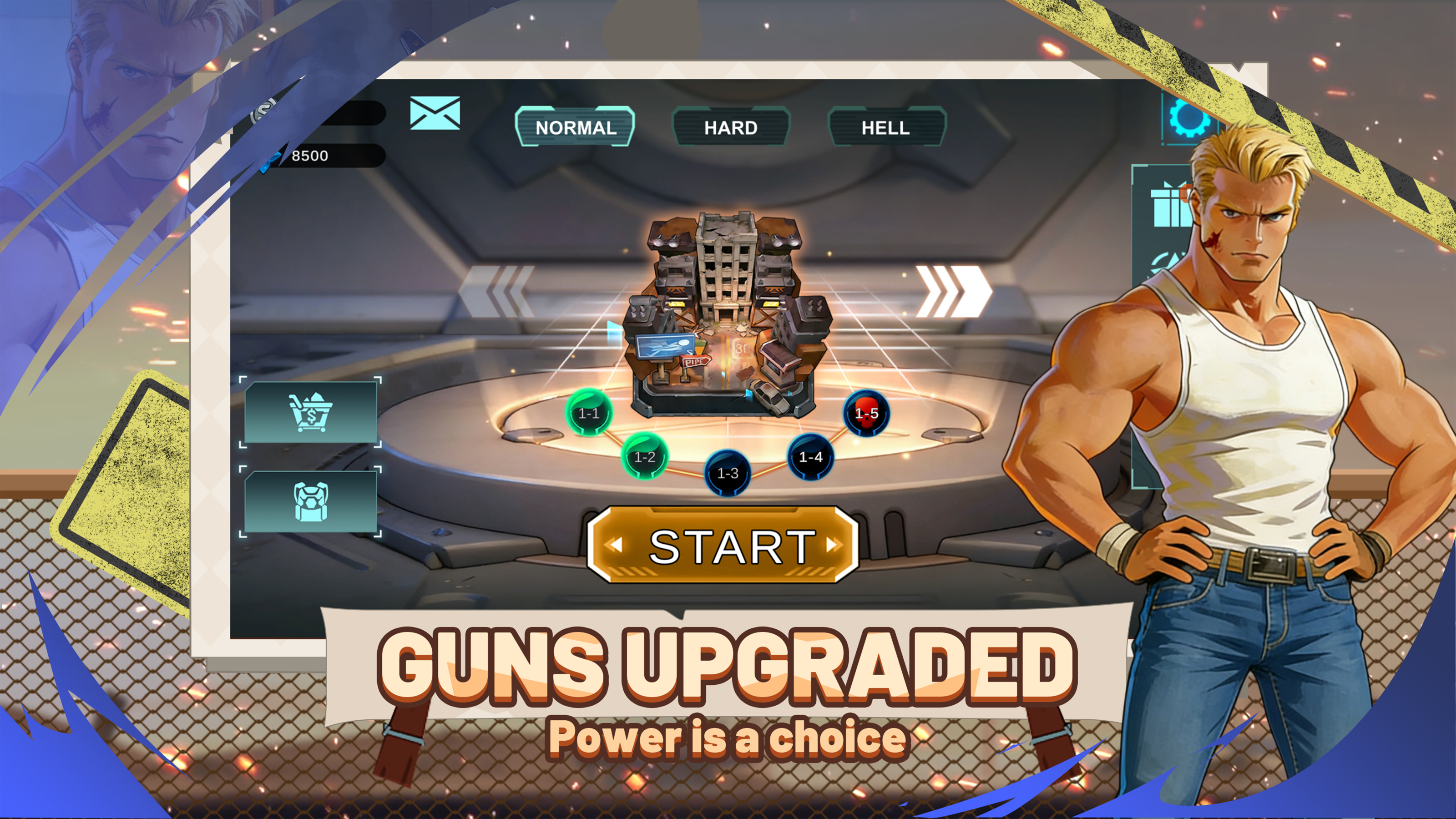Open settings via the gear icon
1456x819 pixels.
(1189, 117)
